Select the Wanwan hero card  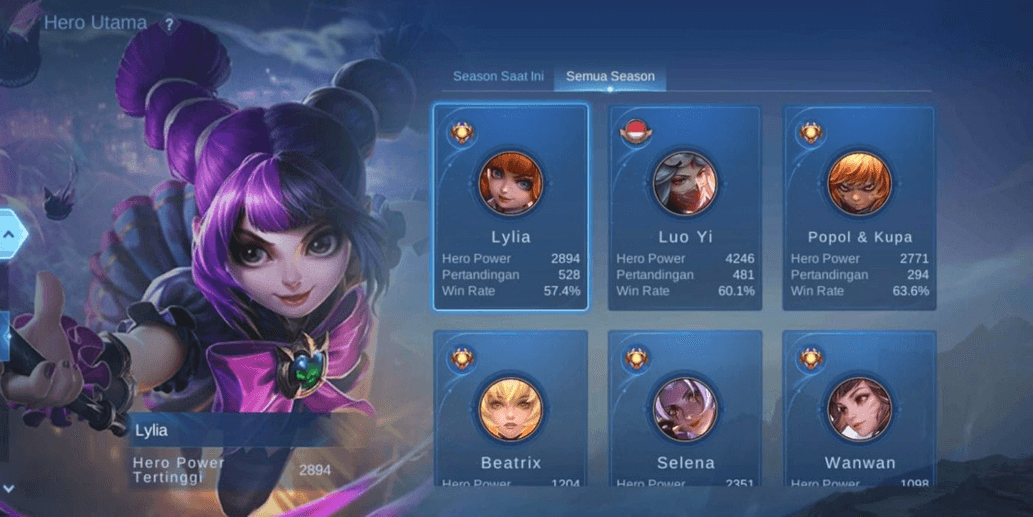(859, 410)
